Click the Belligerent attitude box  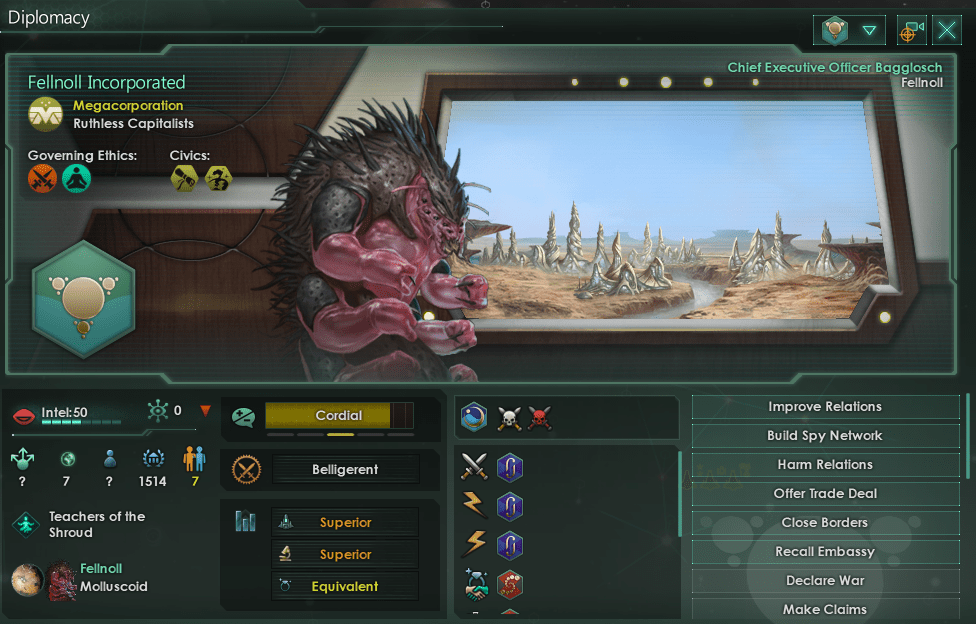click(345, 469)
